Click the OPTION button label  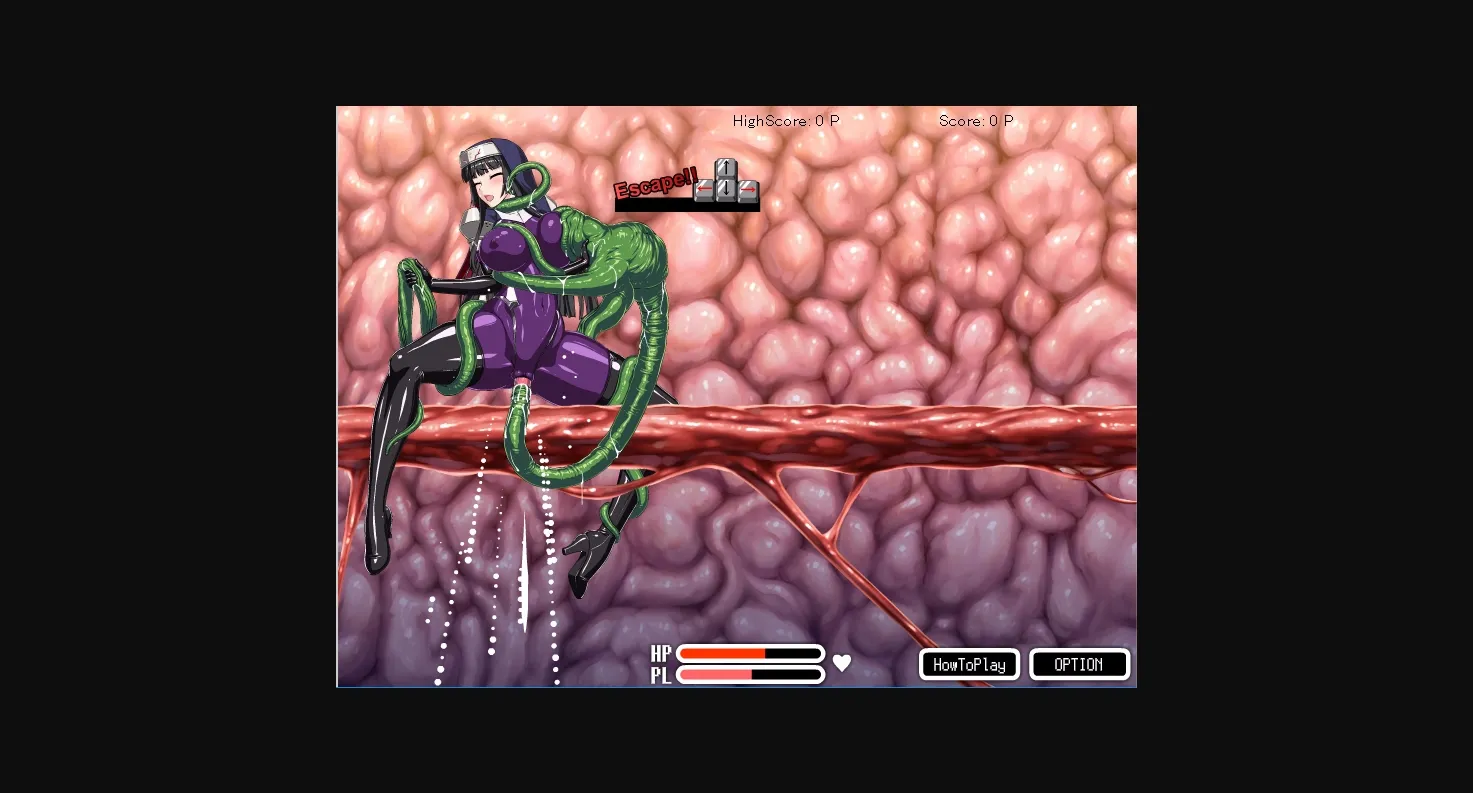[1079, 664]
